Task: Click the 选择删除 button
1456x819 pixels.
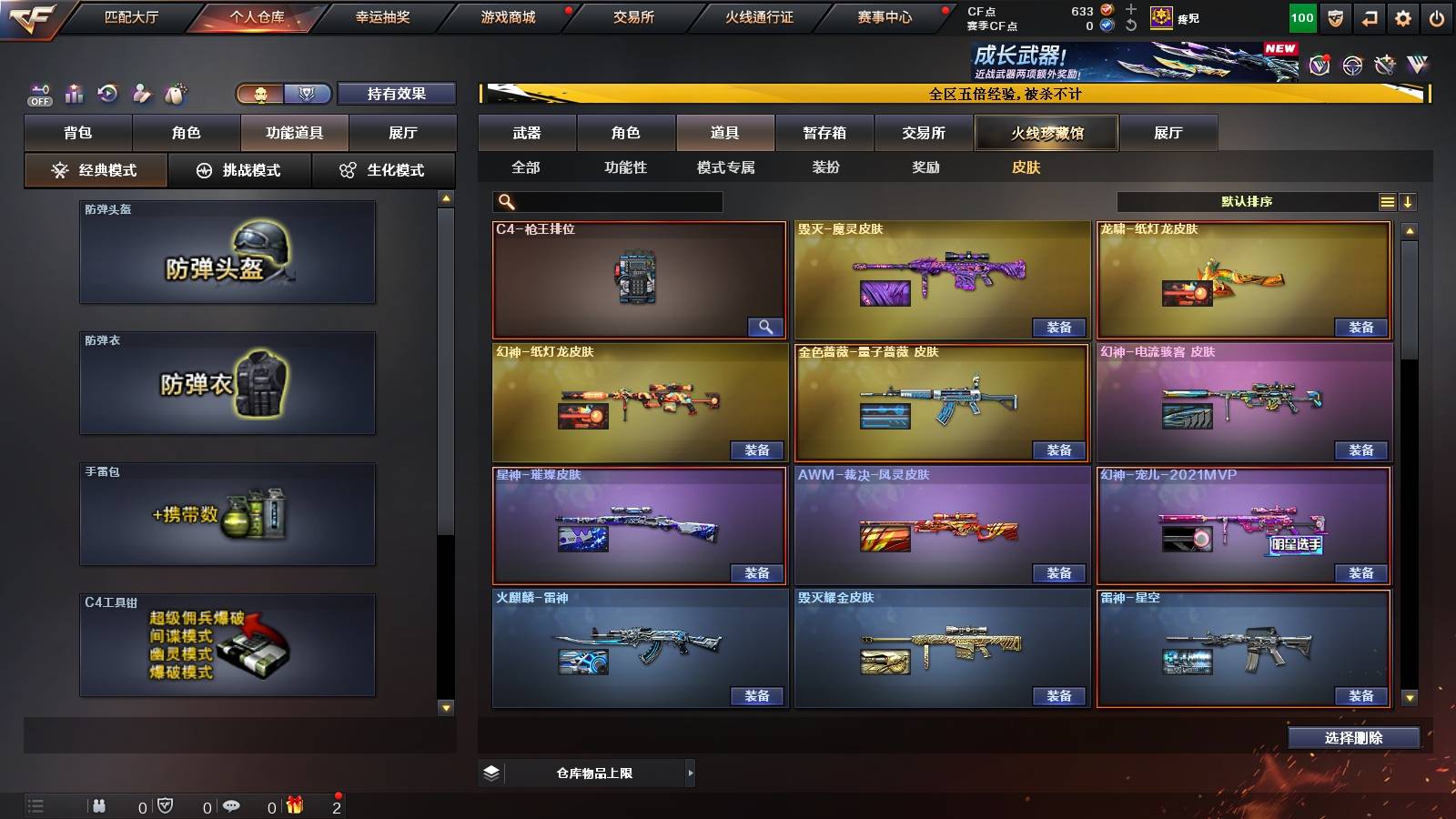Action: 1353,738
